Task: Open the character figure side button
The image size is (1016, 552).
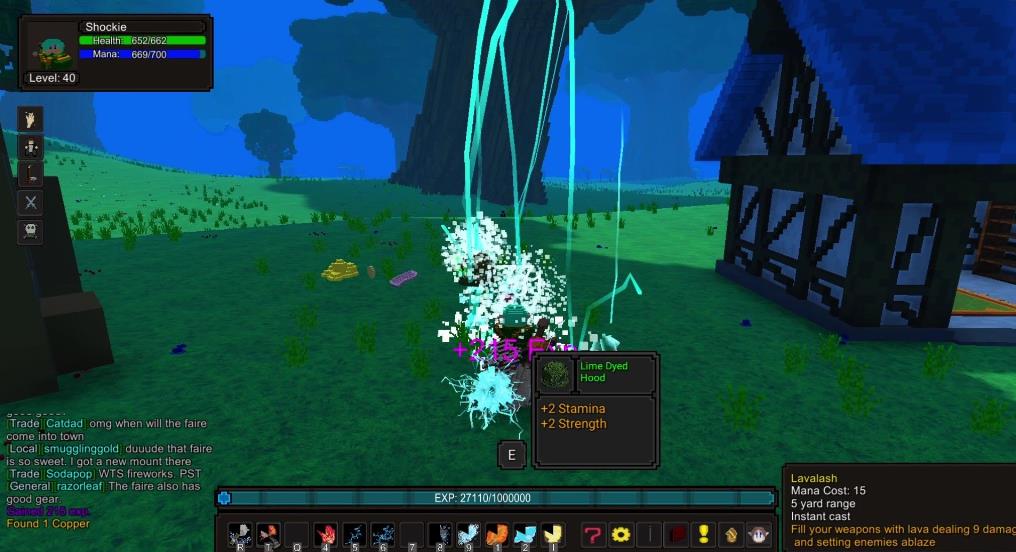Action: 32,147
